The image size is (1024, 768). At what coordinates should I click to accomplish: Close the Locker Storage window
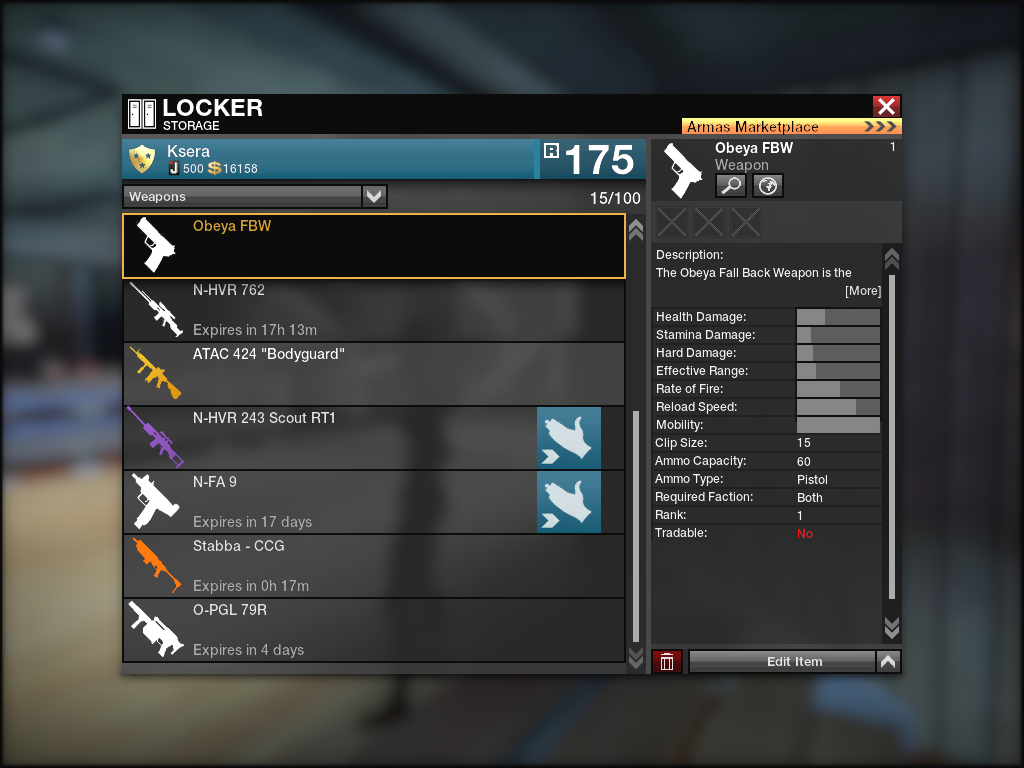click(886, 107)
